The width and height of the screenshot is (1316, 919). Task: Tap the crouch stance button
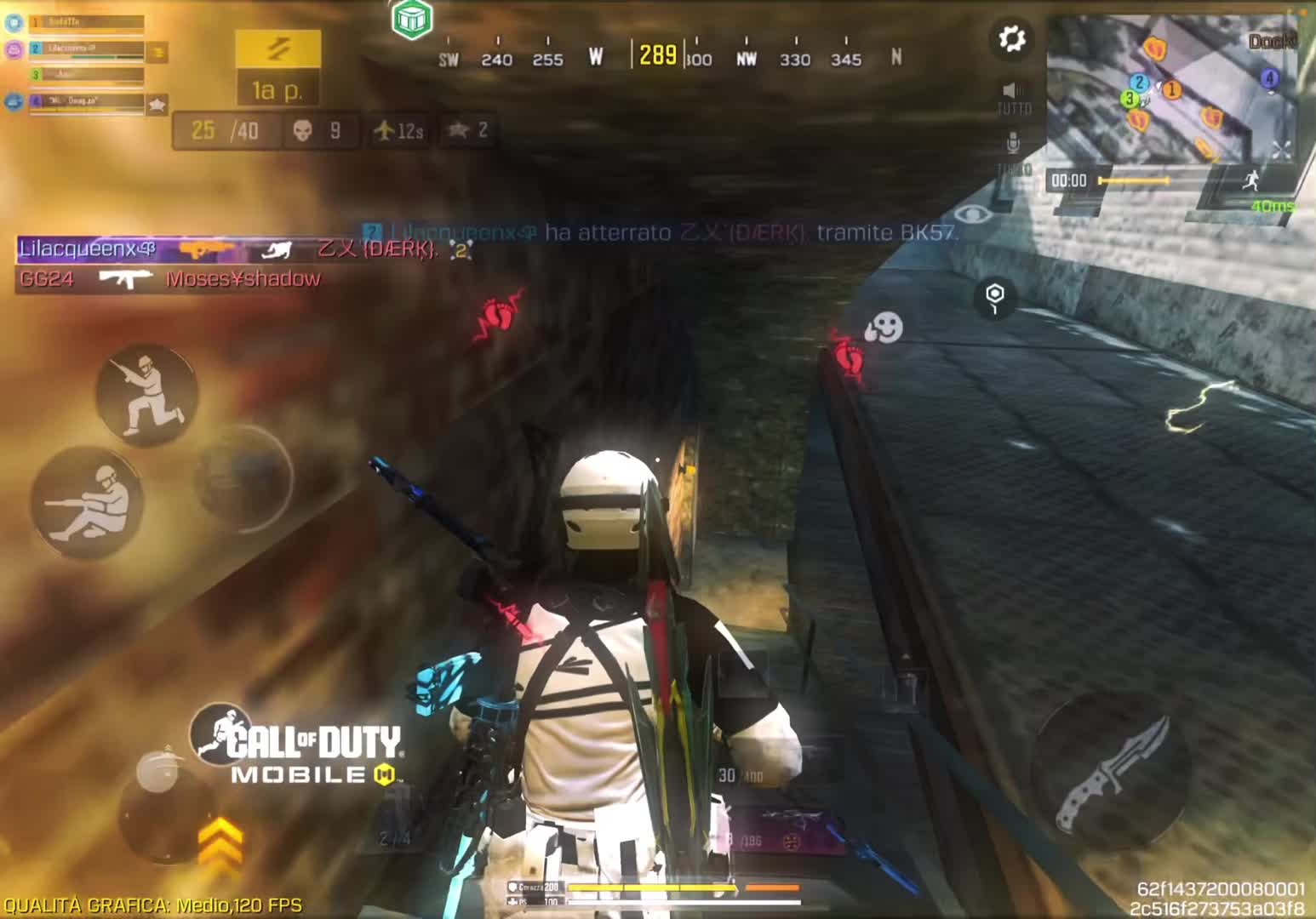(x=146, y=394)
